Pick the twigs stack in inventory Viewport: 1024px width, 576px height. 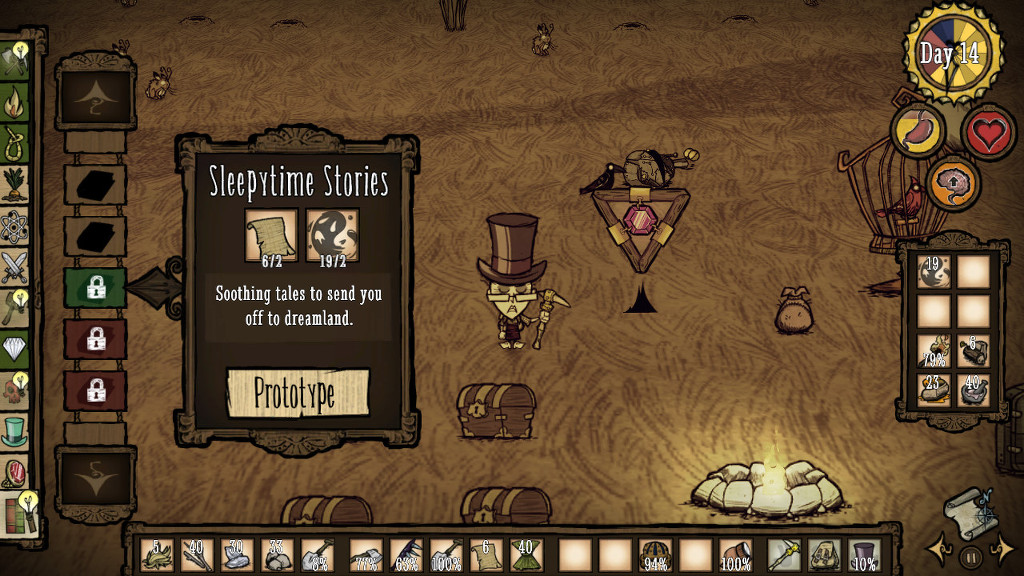[x=197, y=555]
